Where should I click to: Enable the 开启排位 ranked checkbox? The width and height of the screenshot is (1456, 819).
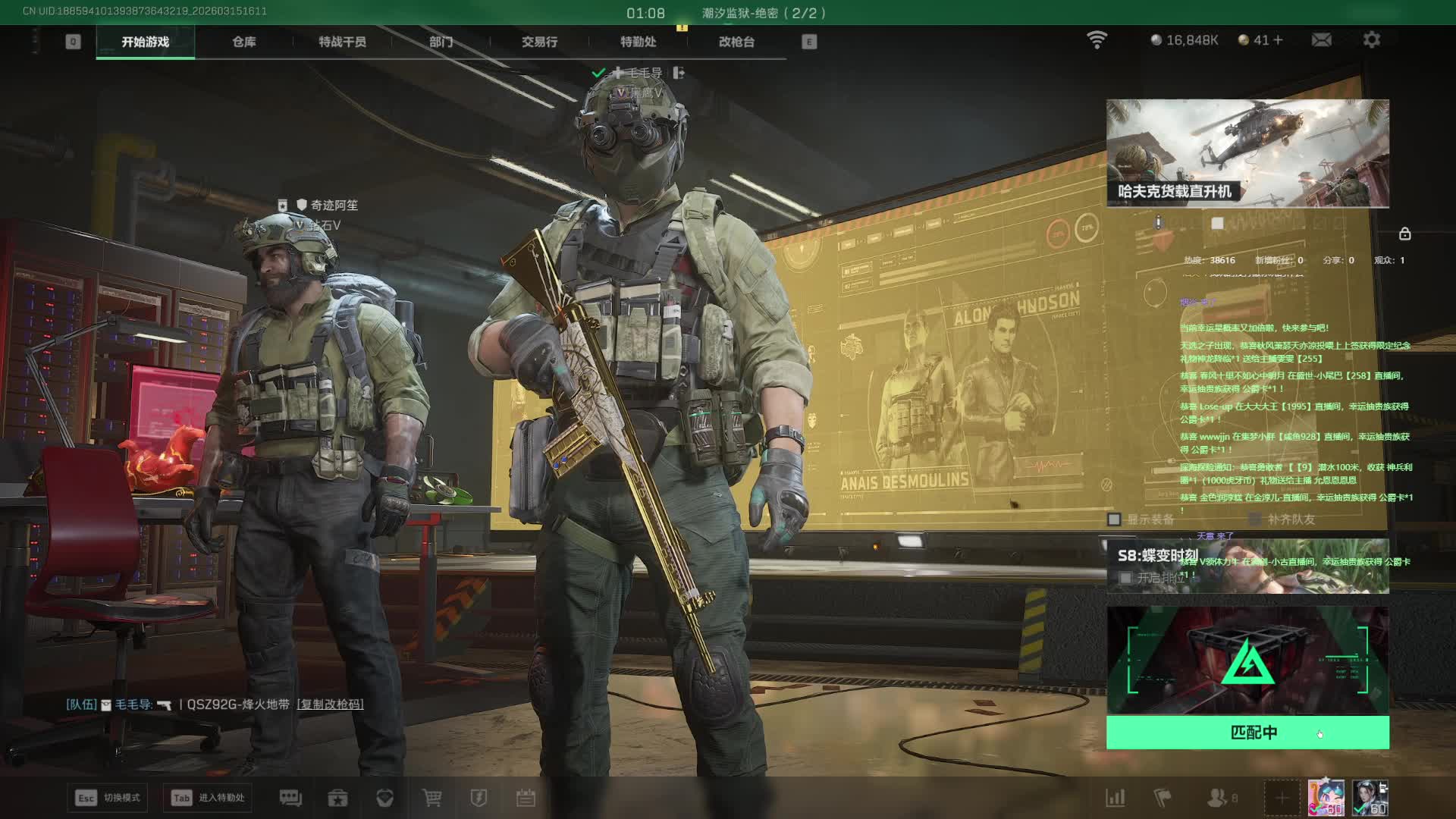click(x=1126, y=578)
